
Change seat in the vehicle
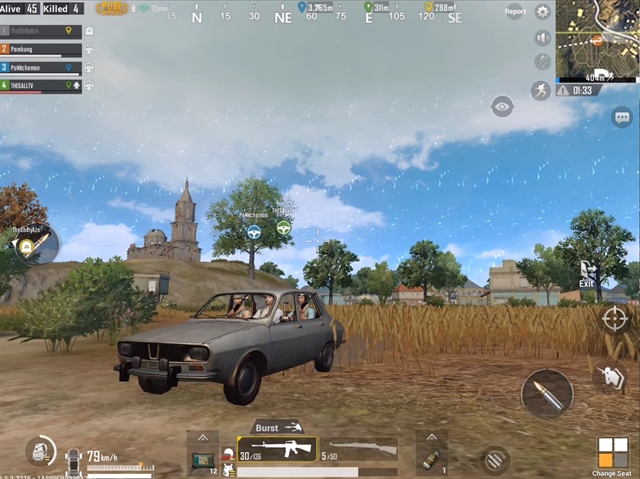click(x=612, y=455)
